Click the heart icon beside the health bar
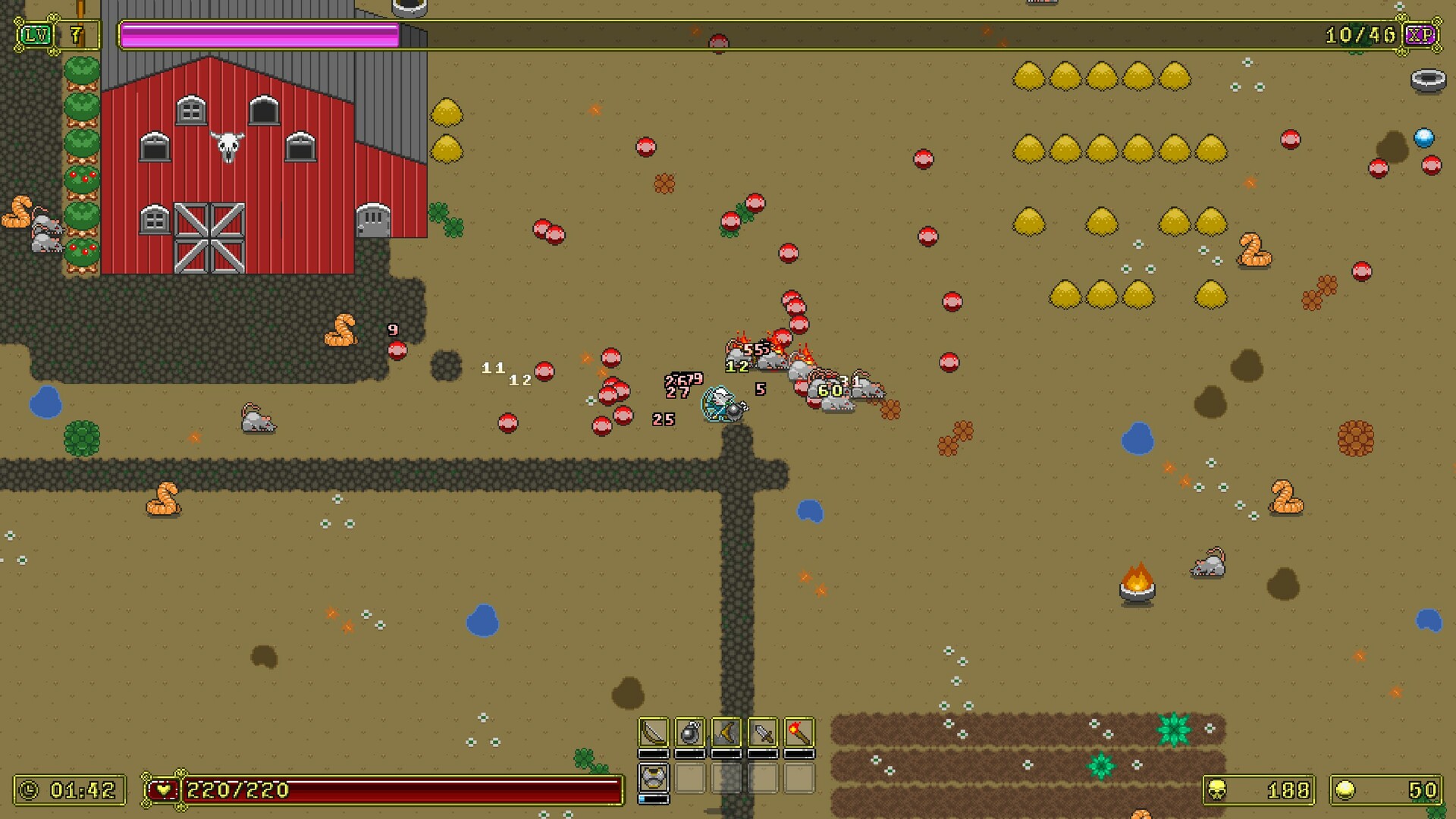This screenshot has width=1456, height=819. tap(163, 789)
